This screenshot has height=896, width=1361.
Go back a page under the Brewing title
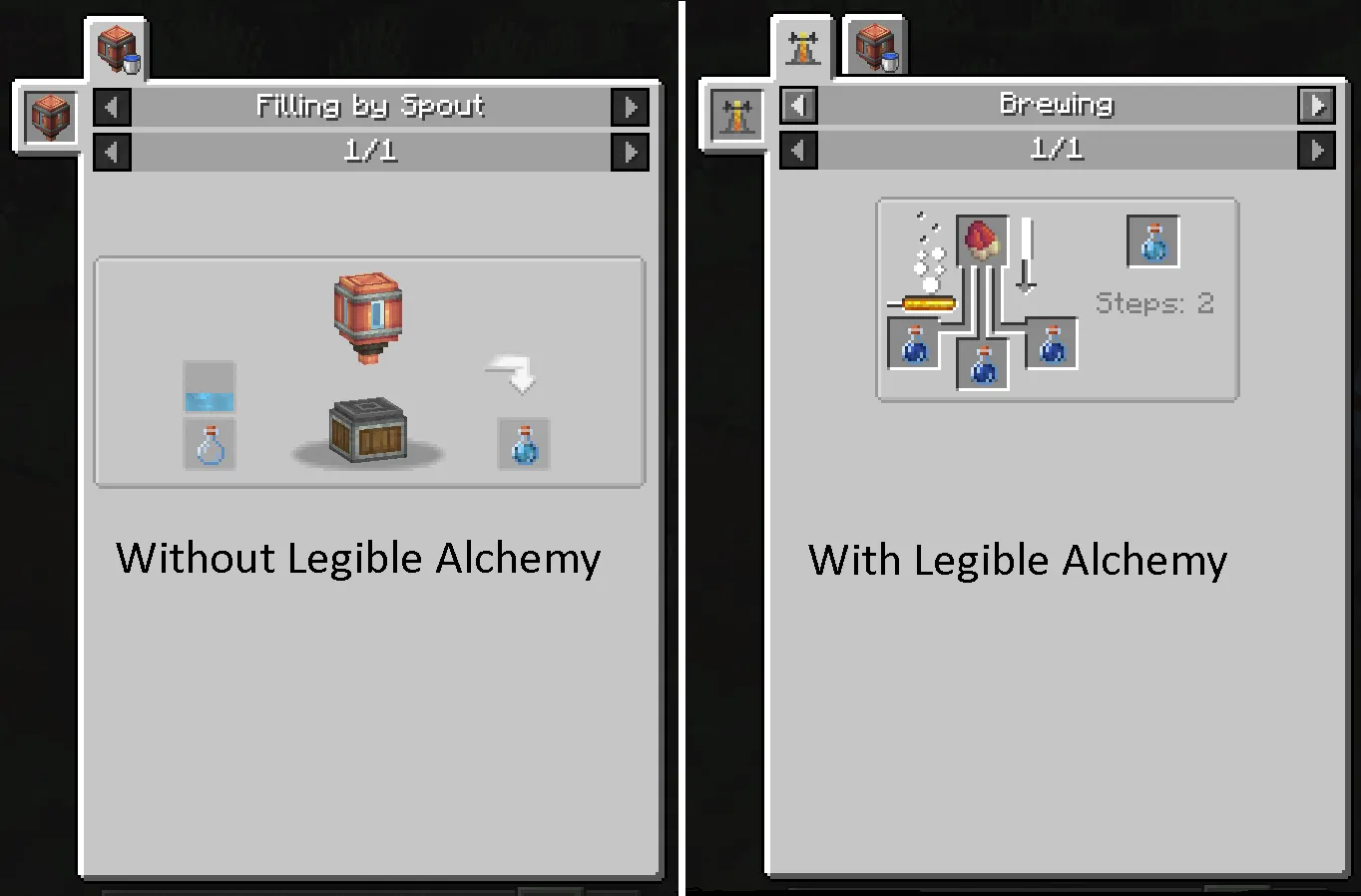point(797,150)
